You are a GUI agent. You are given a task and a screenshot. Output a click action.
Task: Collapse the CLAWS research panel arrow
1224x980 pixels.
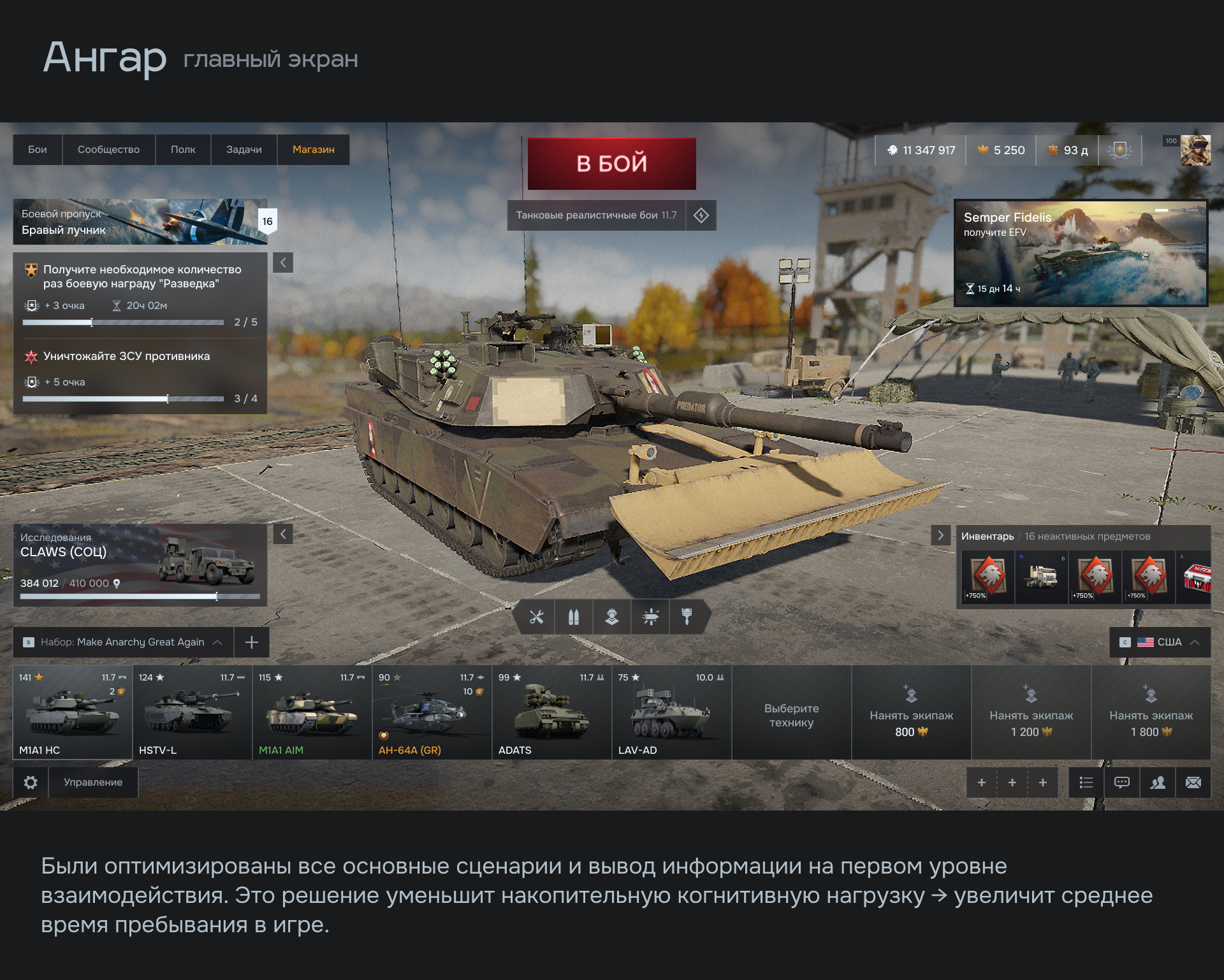pyautogui.click(x=283, y=534)
